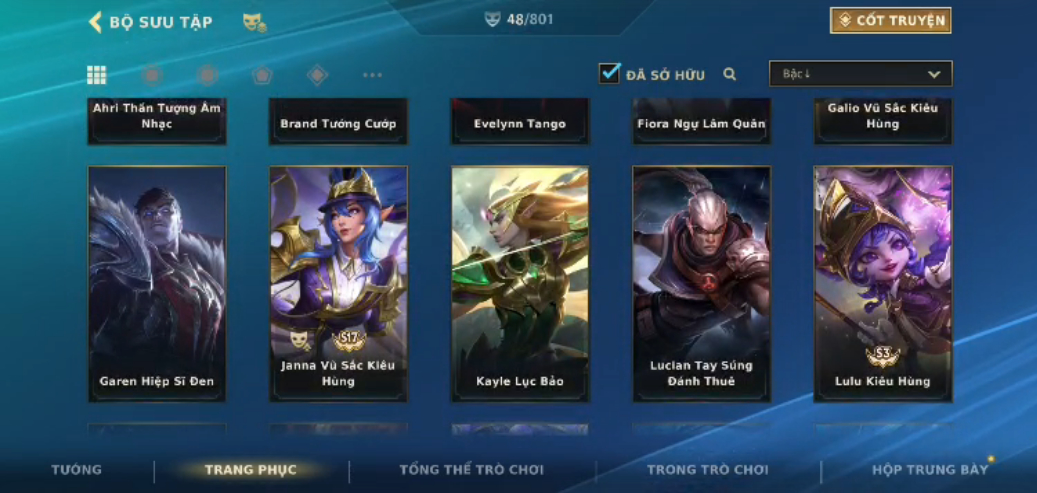Select the grid view filter icon
The width and height of the screenshot is (1037, 493).
coord(97,75)
